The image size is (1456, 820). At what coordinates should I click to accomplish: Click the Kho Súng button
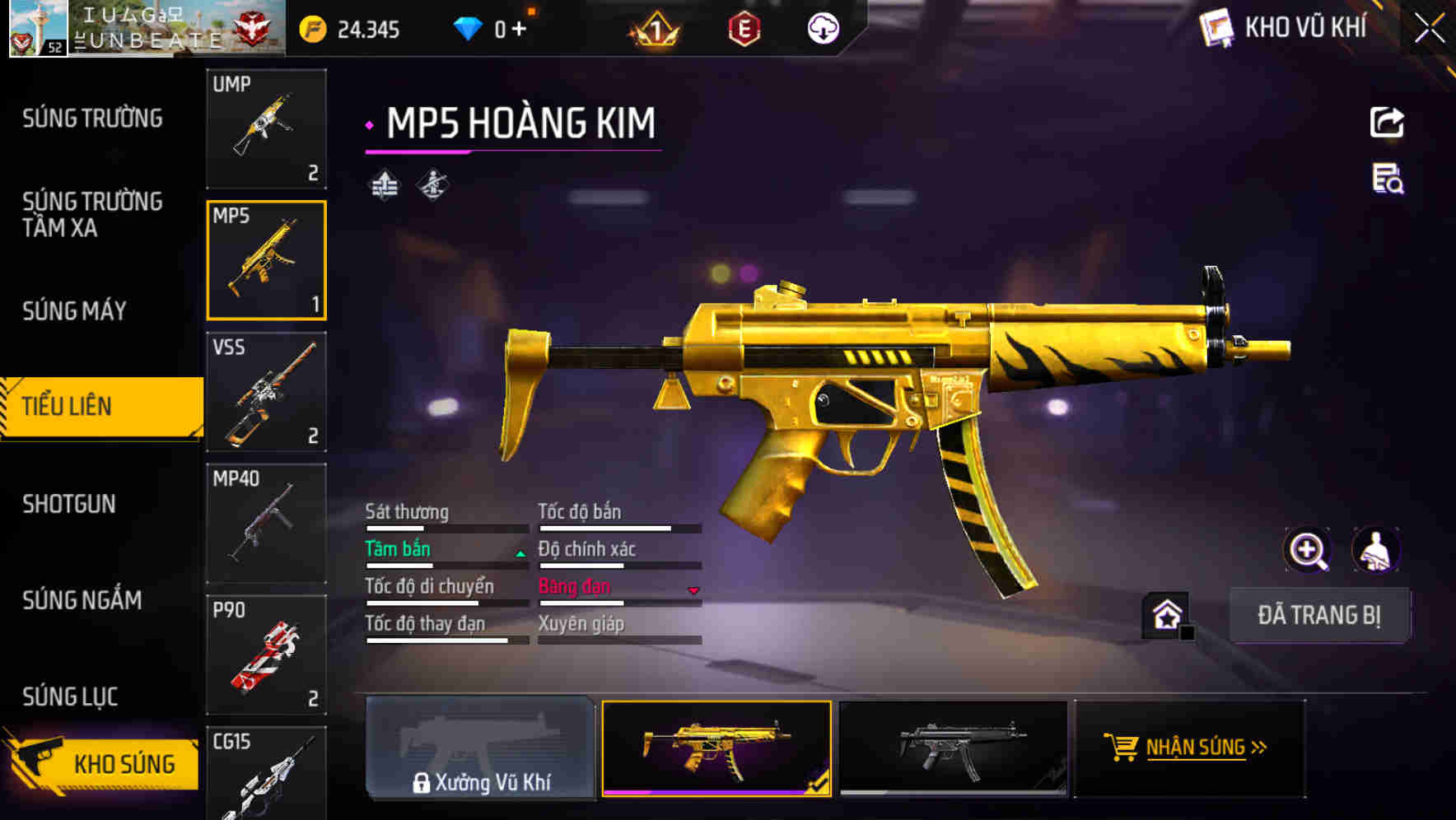pos(103,763)
